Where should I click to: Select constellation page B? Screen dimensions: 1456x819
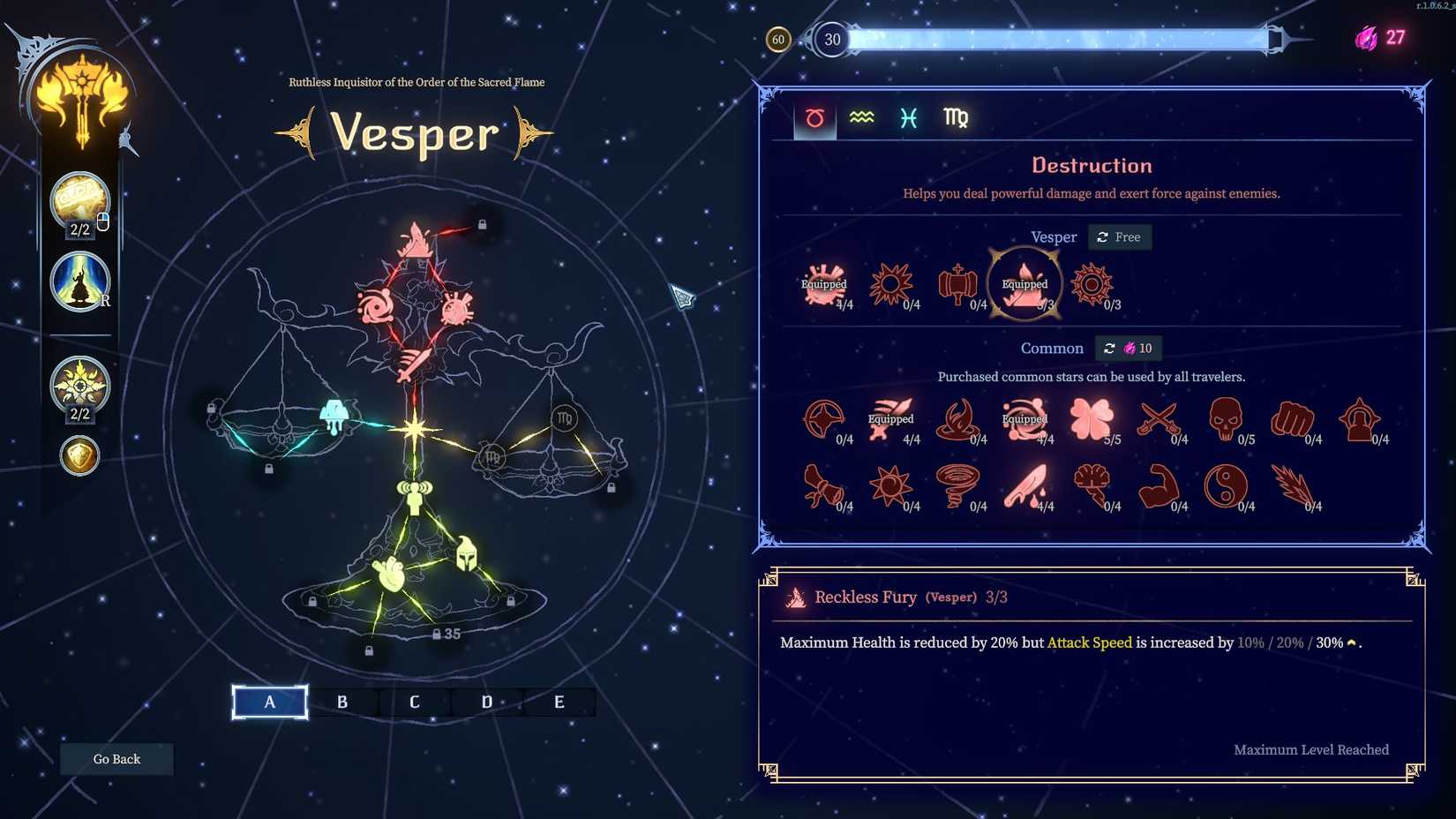point(342,702)
